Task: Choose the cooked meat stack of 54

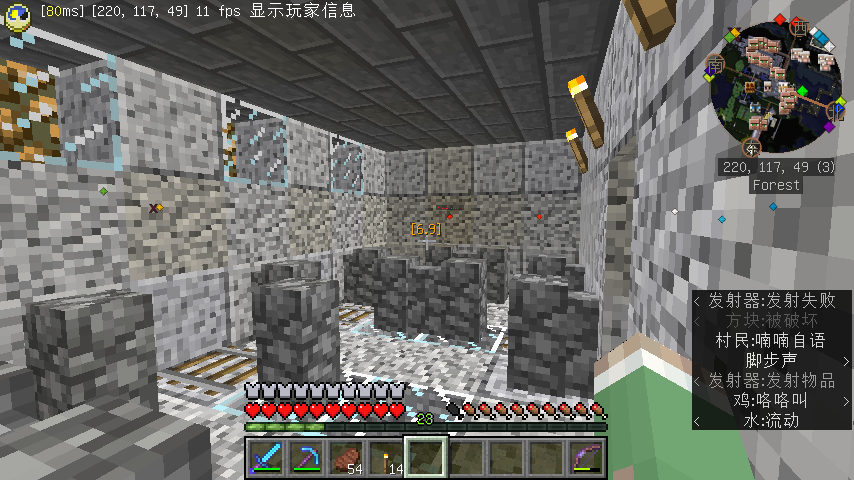Action: coord(345,457)
